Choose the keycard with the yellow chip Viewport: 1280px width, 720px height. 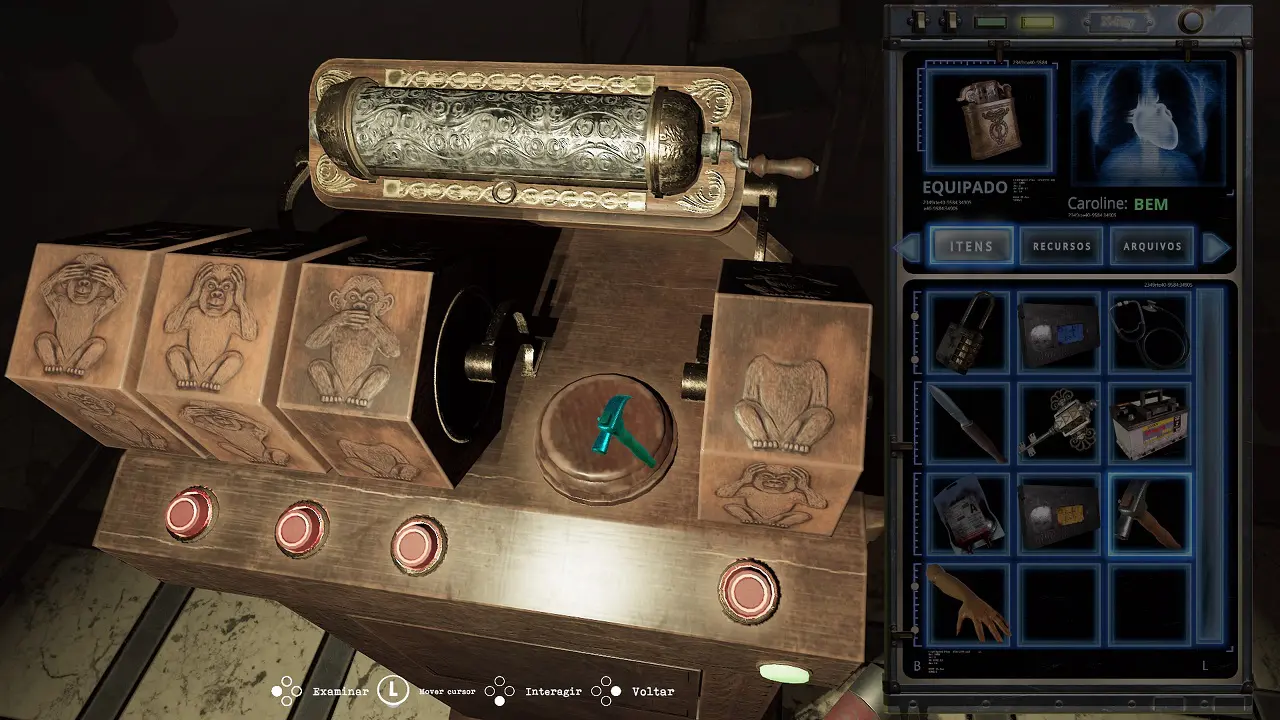point(1059,513)
